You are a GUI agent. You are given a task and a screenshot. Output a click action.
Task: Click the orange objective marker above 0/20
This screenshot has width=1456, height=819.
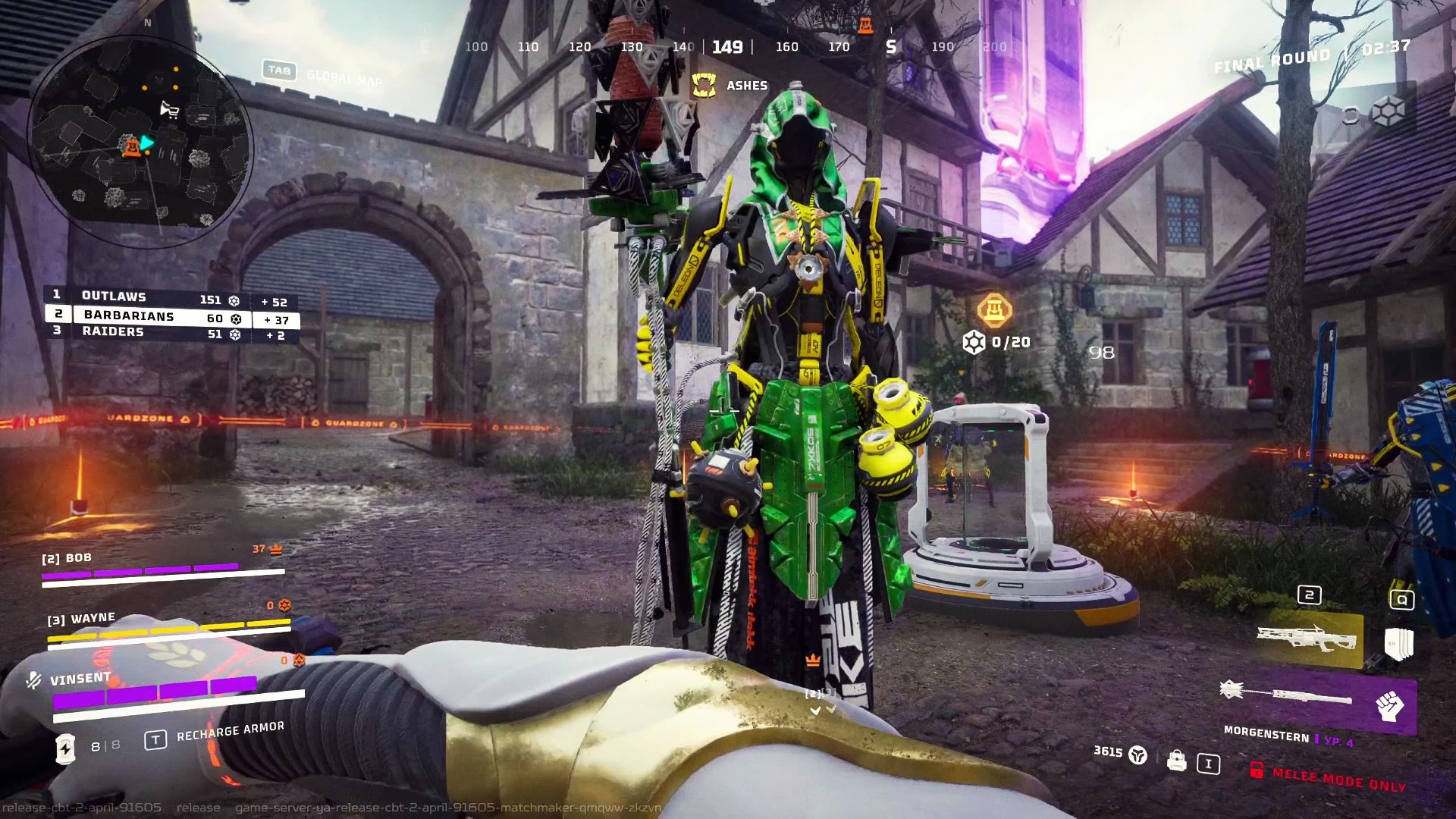(993, 309)
